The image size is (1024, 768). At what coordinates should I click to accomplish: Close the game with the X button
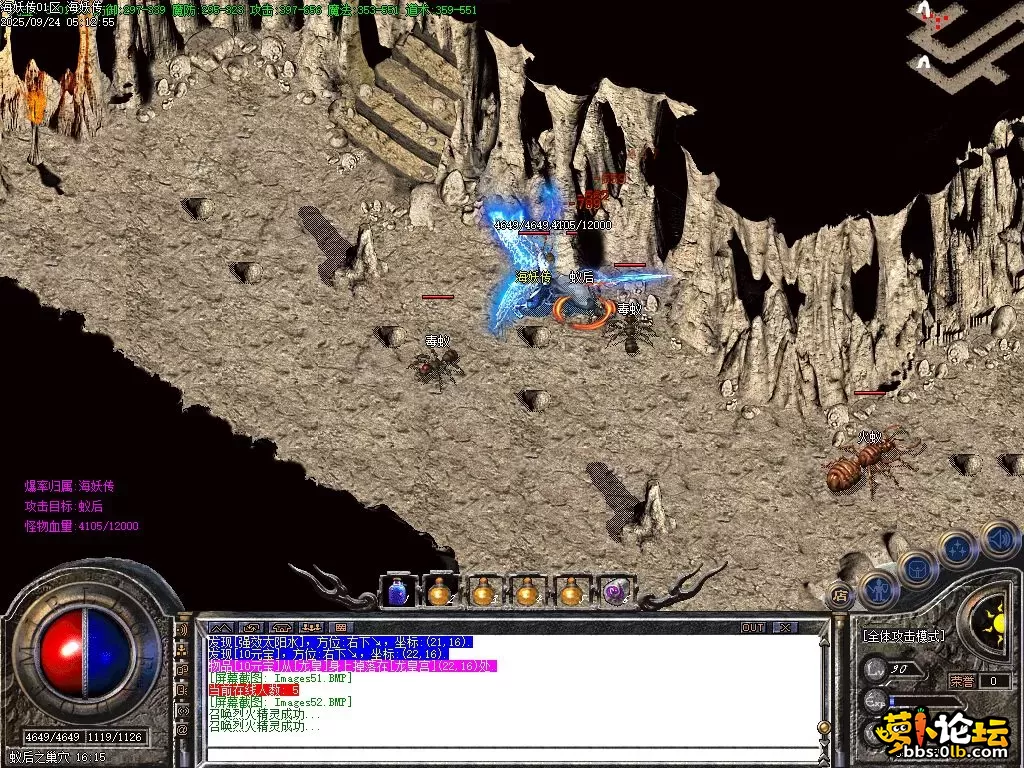785,627
